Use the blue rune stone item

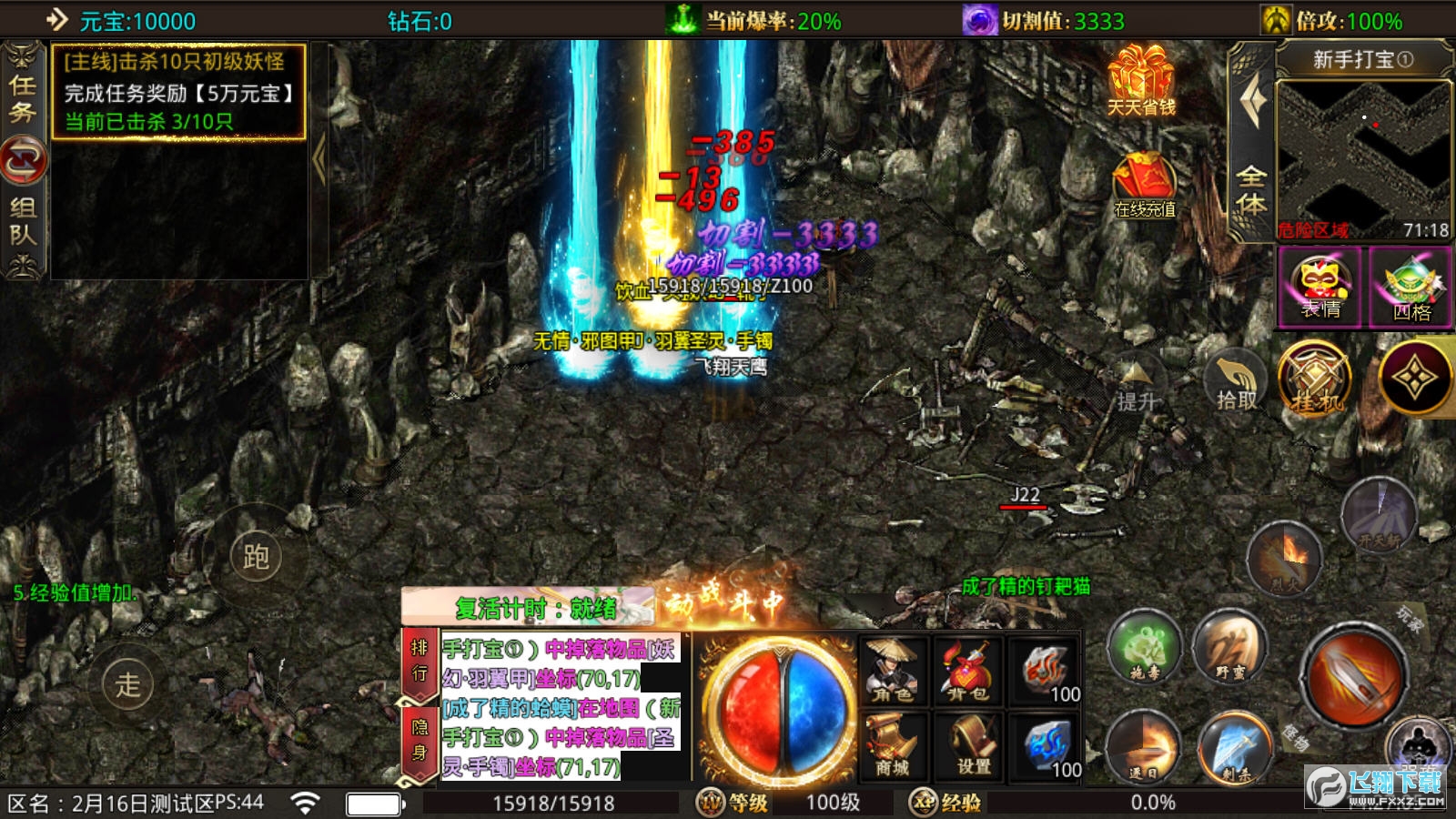[1046, 748]
